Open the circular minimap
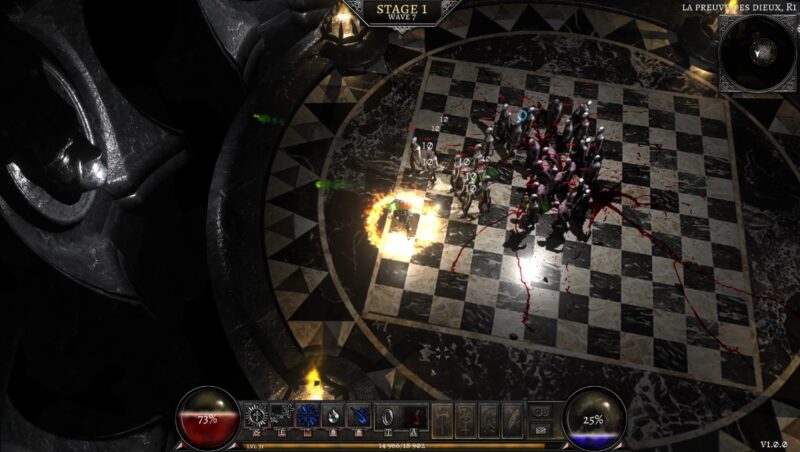The width and height of the screenshot is (800, 452). tap(757, 51)
